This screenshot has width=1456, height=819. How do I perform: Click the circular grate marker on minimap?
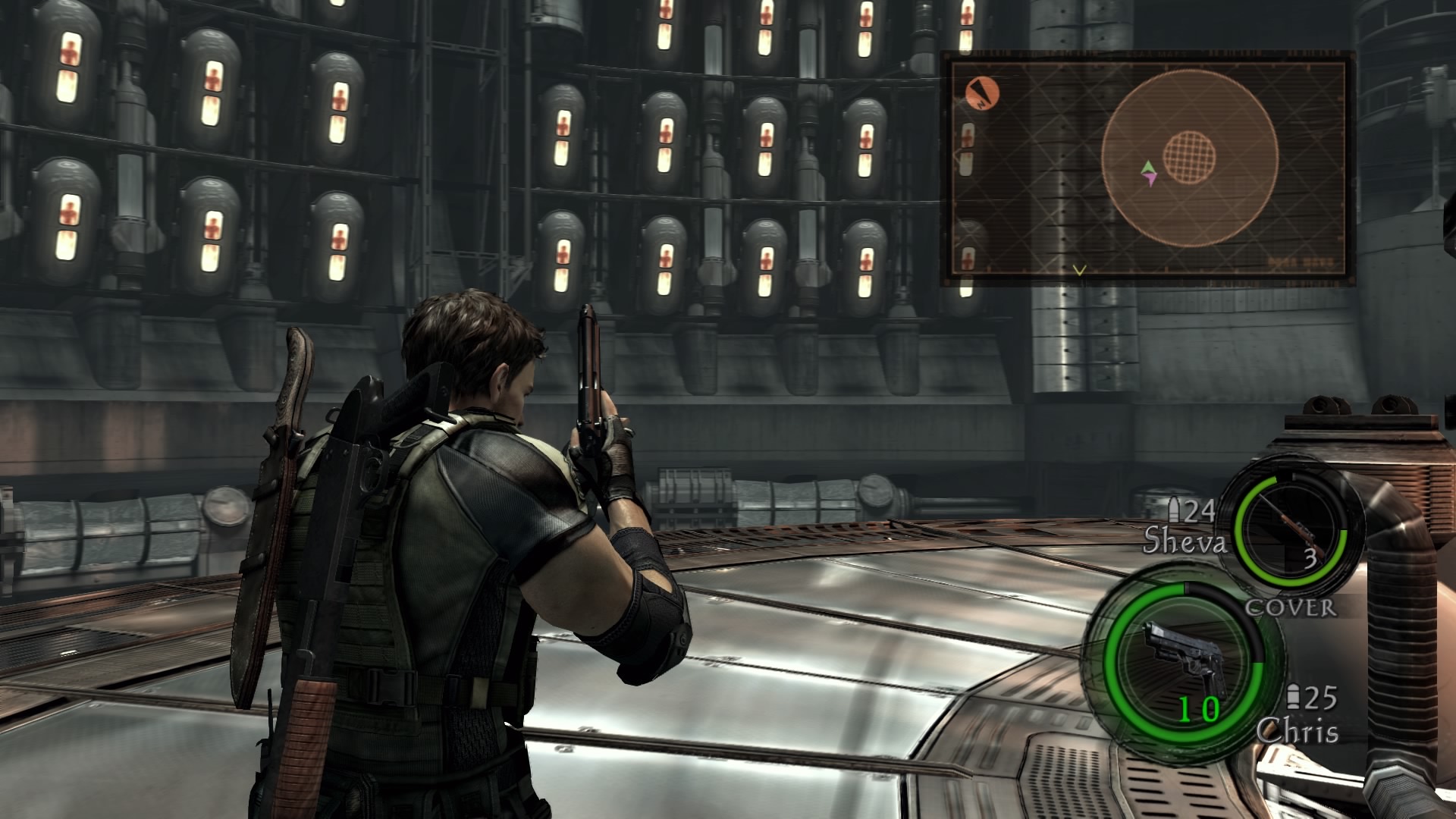pos(1189,157)
